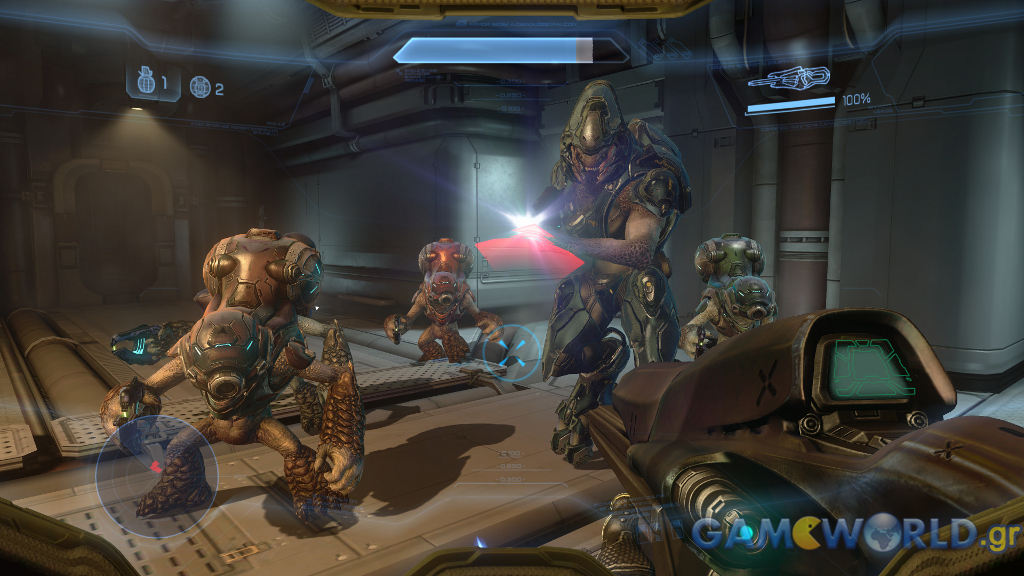Choose the plasma grenade icon
The height and width of the screenshot is (576, 1024).
point(201,88)
